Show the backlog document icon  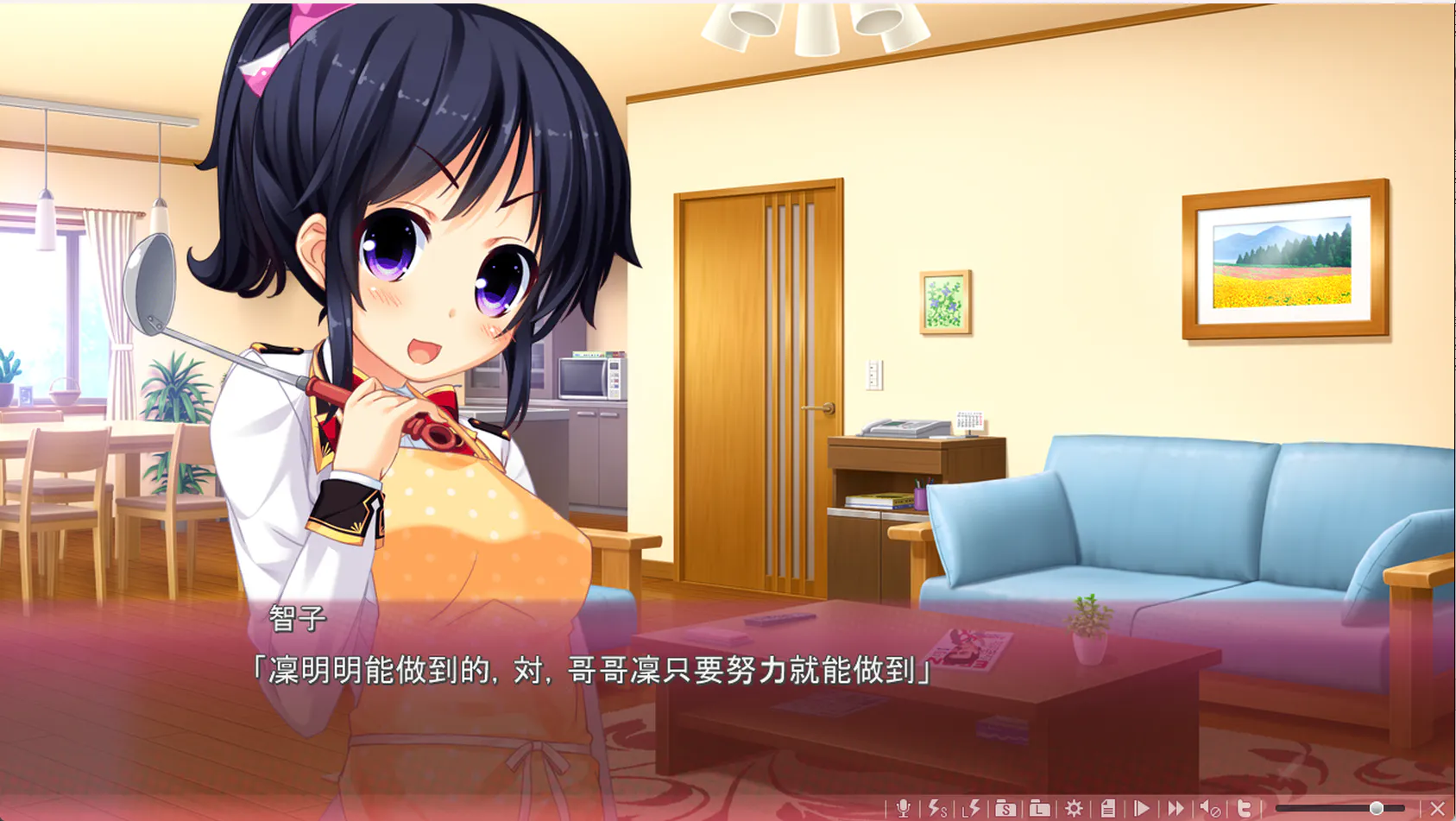[x=1108, y=808]
